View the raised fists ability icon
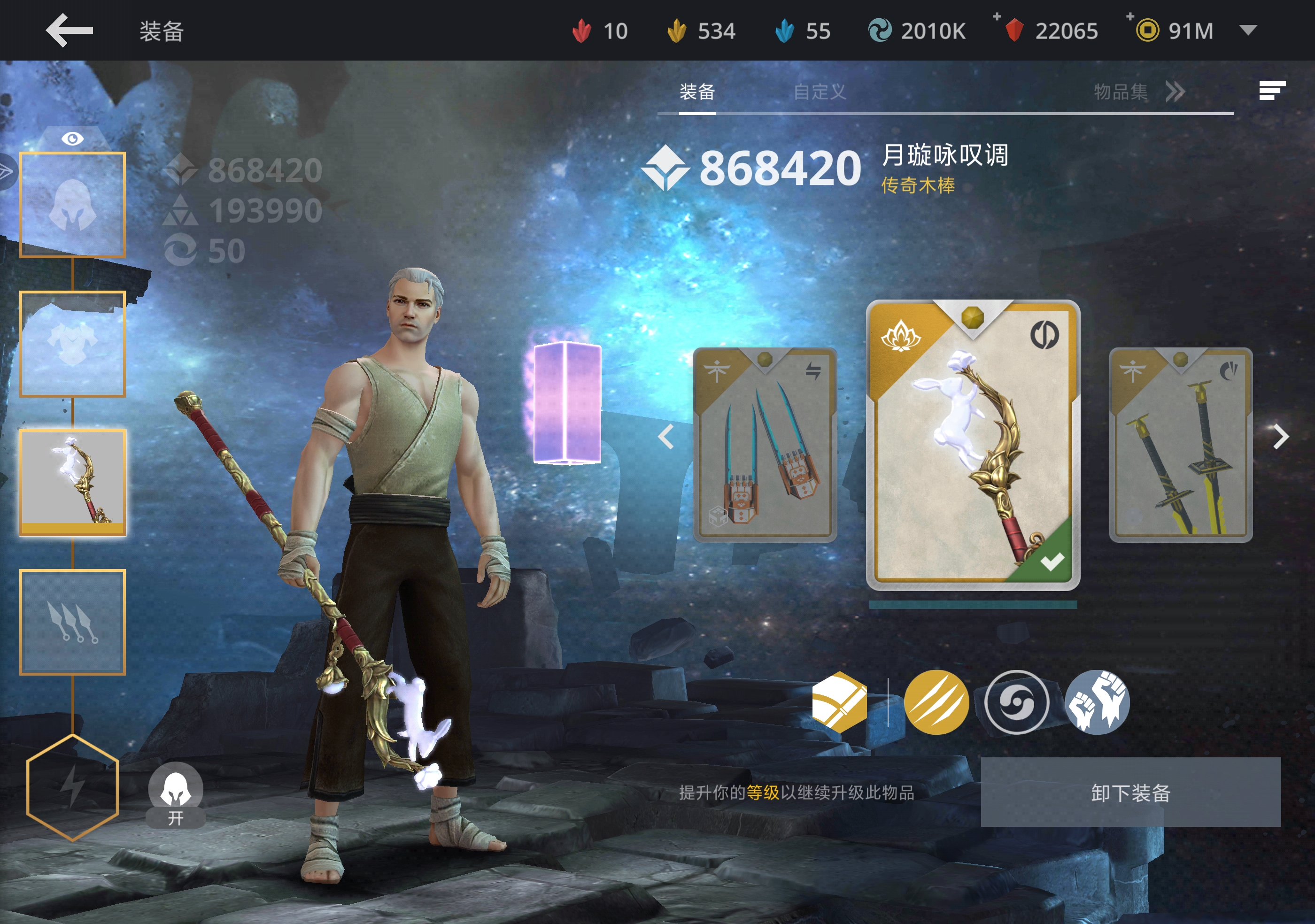 [x=1097, y=702]
